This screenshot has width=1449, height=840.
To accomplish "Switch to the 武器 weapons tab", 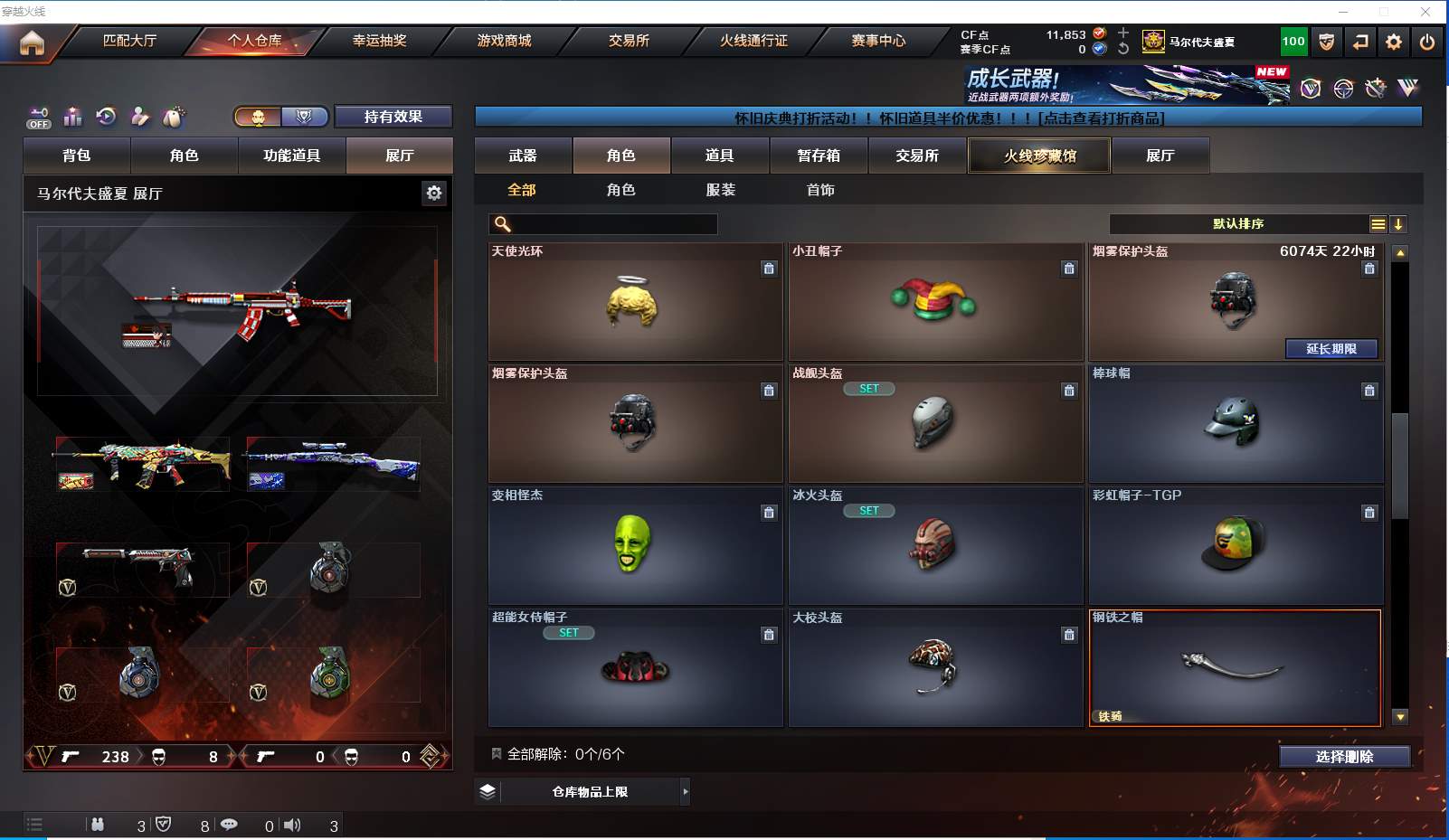I will tap(523, 156).
